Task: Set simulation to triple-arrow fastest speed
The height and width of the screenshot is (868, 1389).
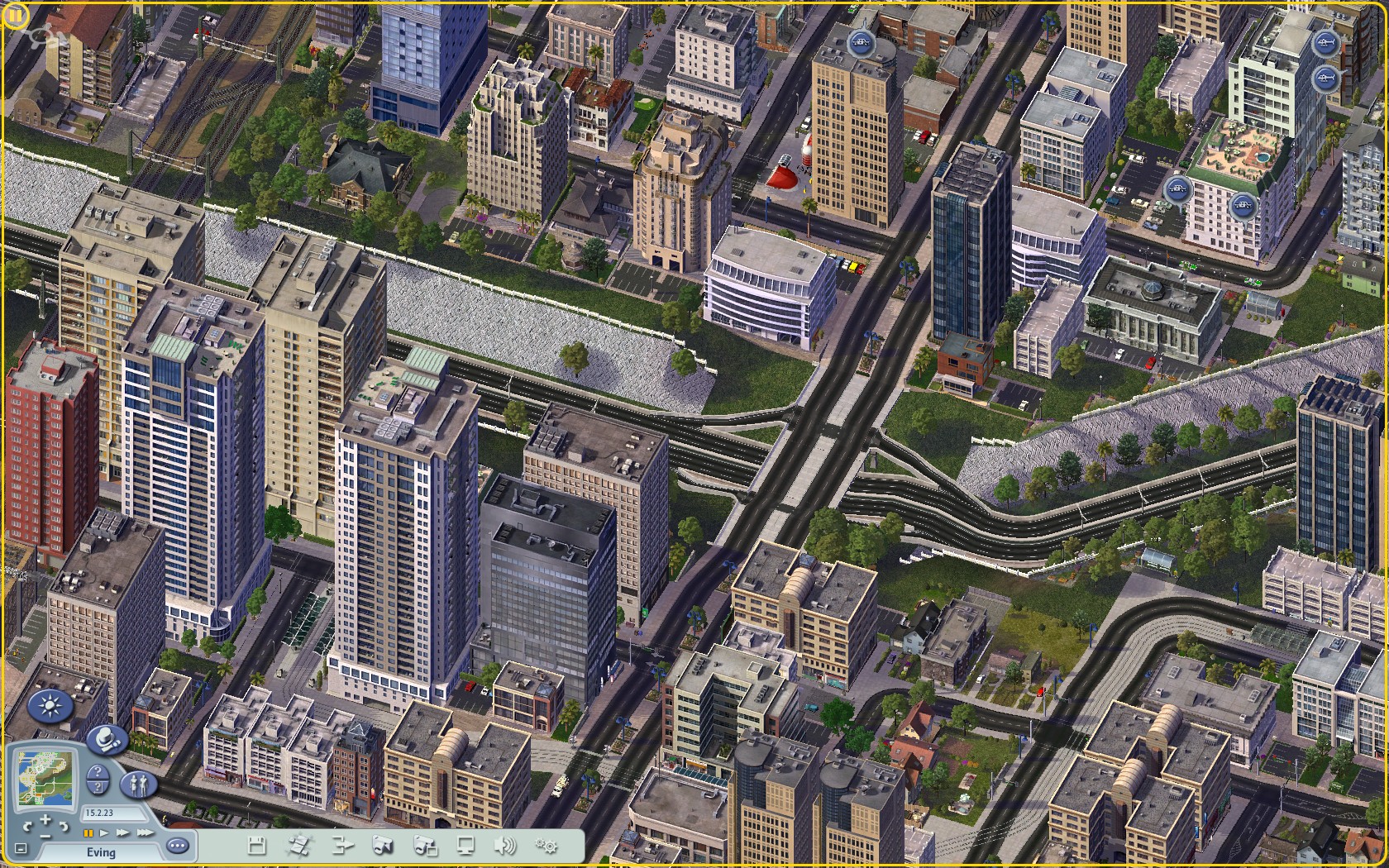Action: [145, 832]
